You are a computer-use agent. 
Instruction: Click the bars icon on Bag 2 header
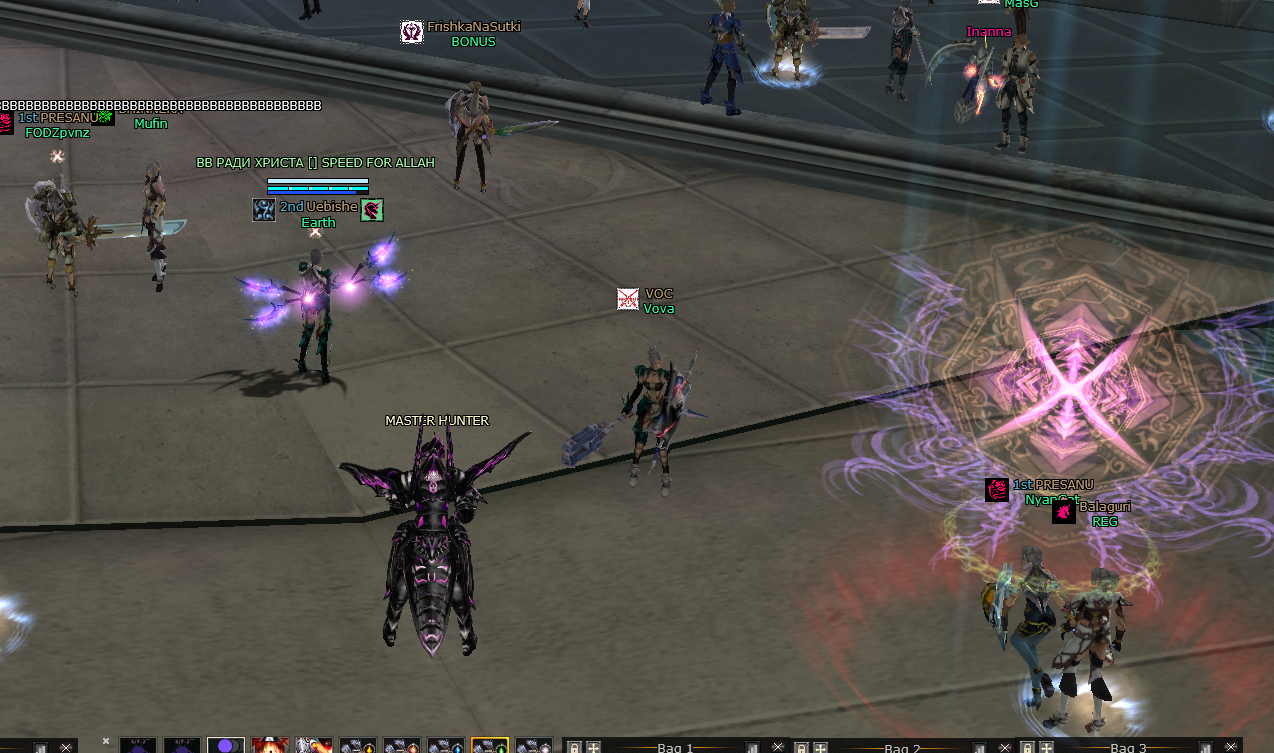[x=980, y=747]
